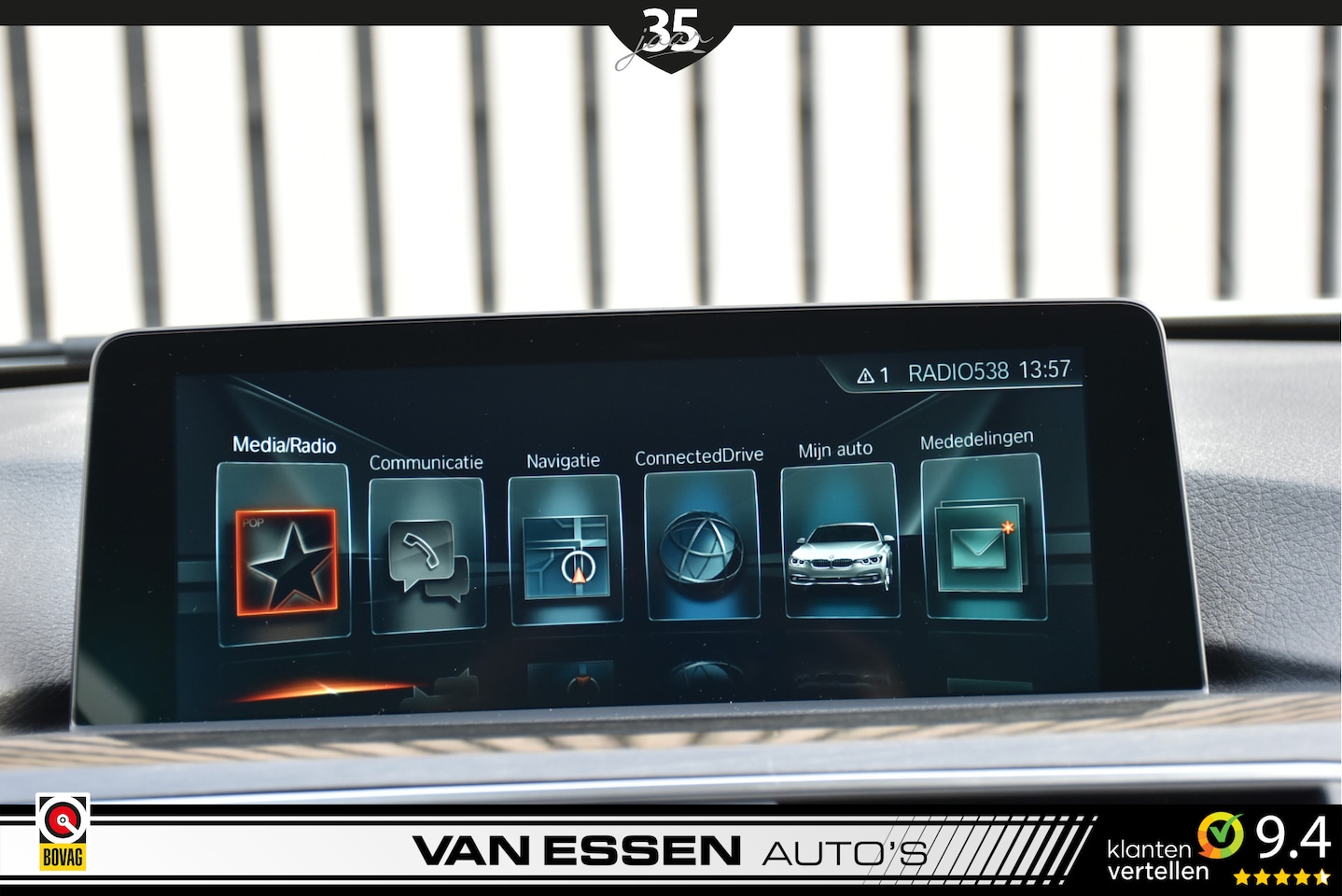
Task: Choose the ConnectedDrive globe tile
Action: [701, 545]
